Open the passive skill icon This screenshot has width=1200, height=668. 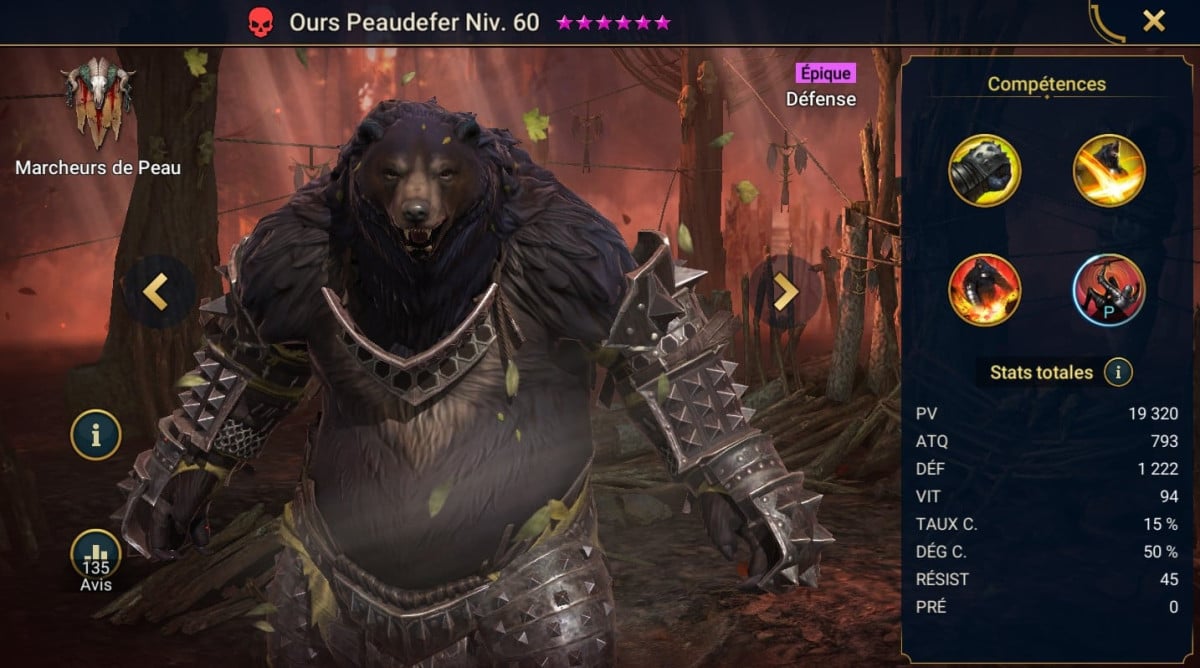tap(1109, 289)
